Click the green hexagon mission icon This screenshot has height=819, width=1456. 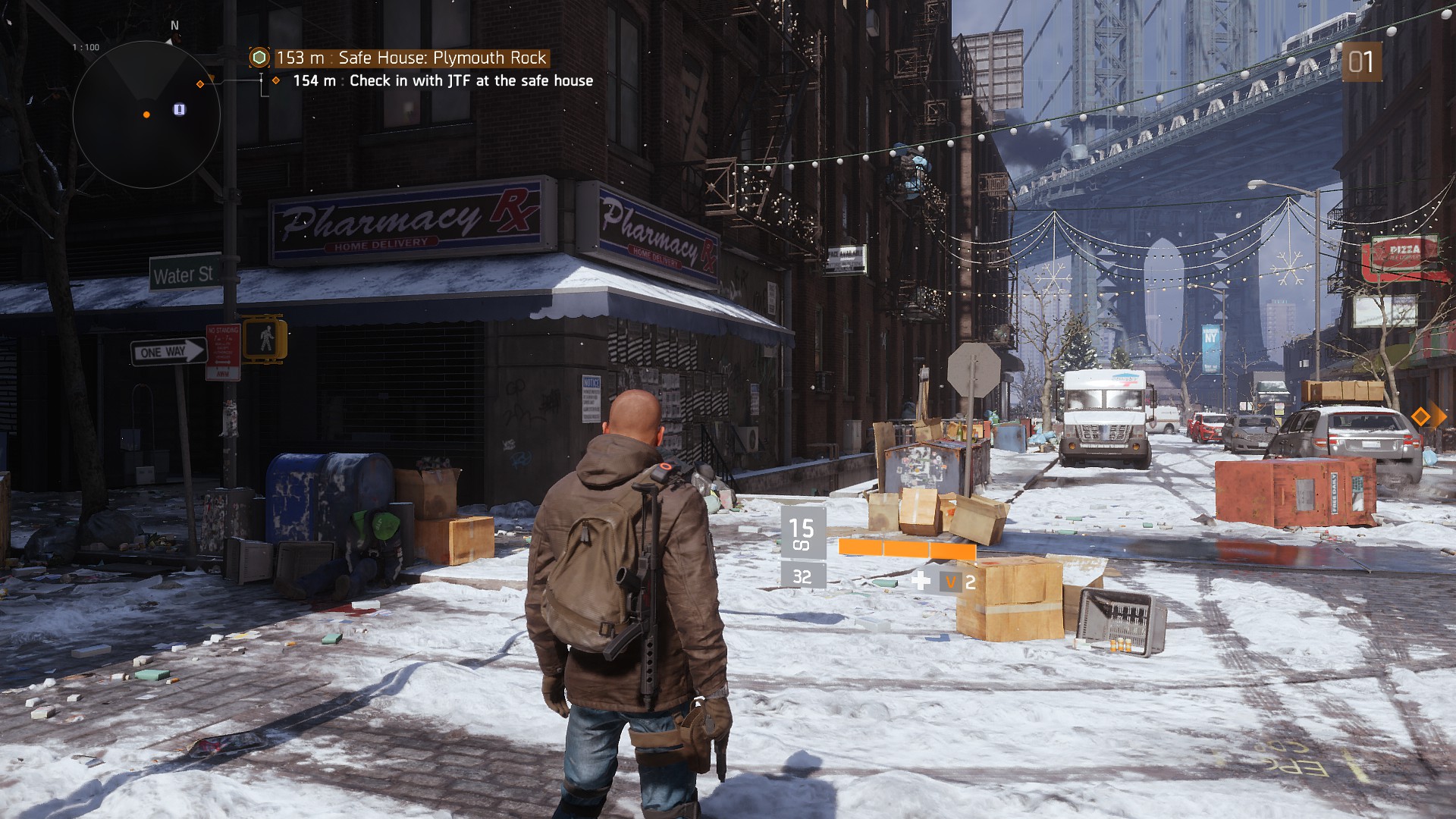(260, 58)
